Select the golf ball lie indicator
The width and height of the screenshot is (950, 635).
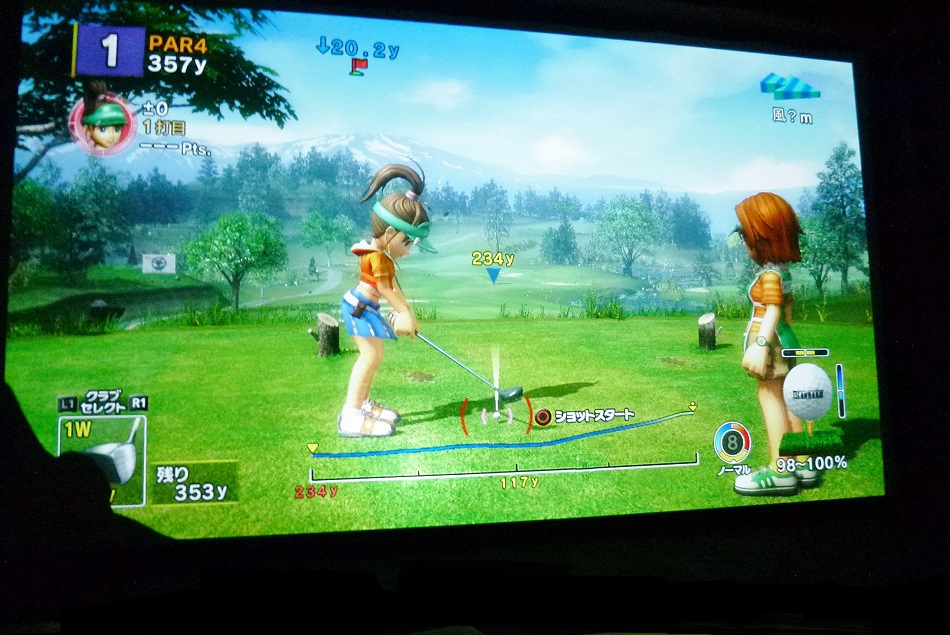click(806, 388)
